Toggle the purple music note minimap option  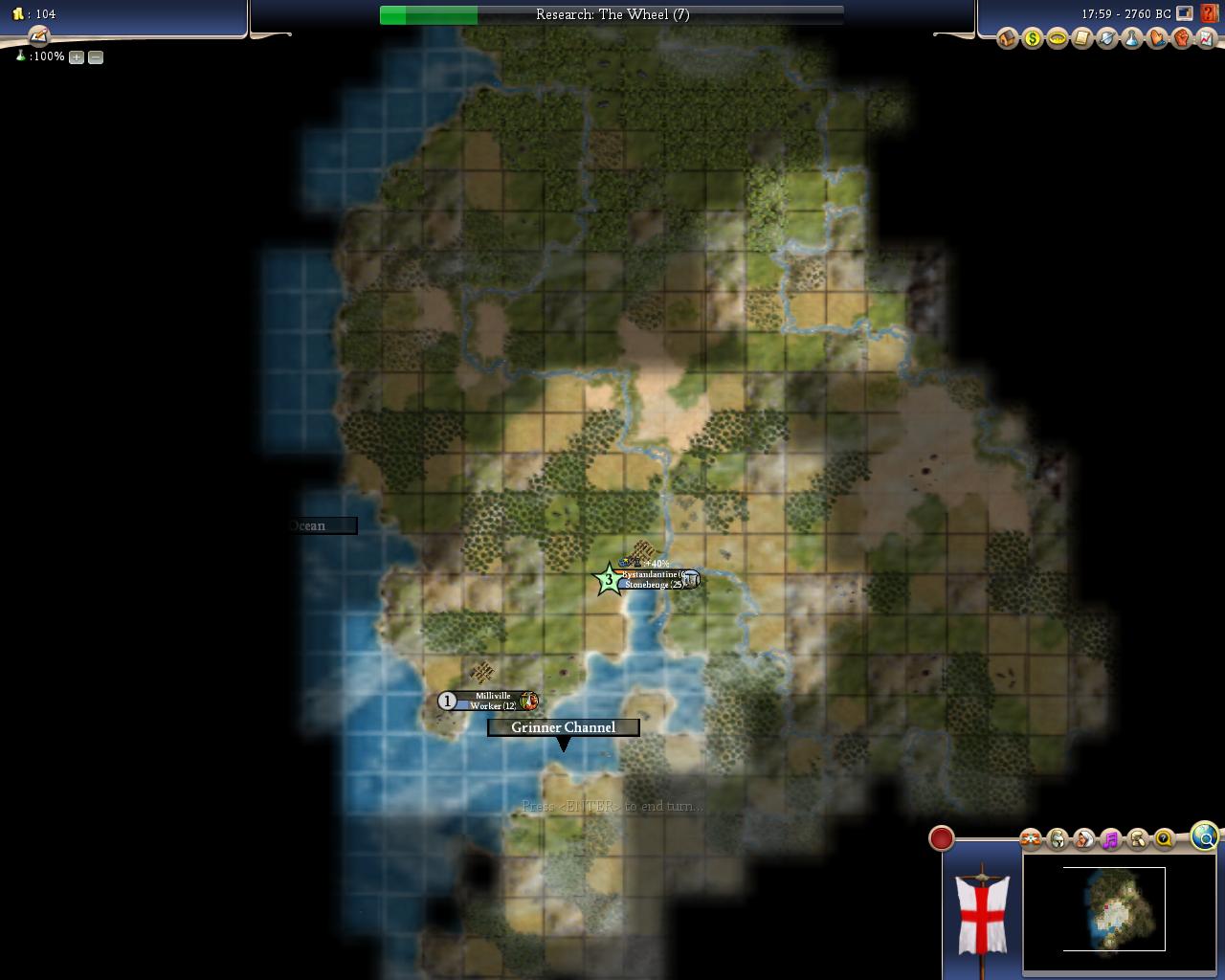pos(1110,839)
